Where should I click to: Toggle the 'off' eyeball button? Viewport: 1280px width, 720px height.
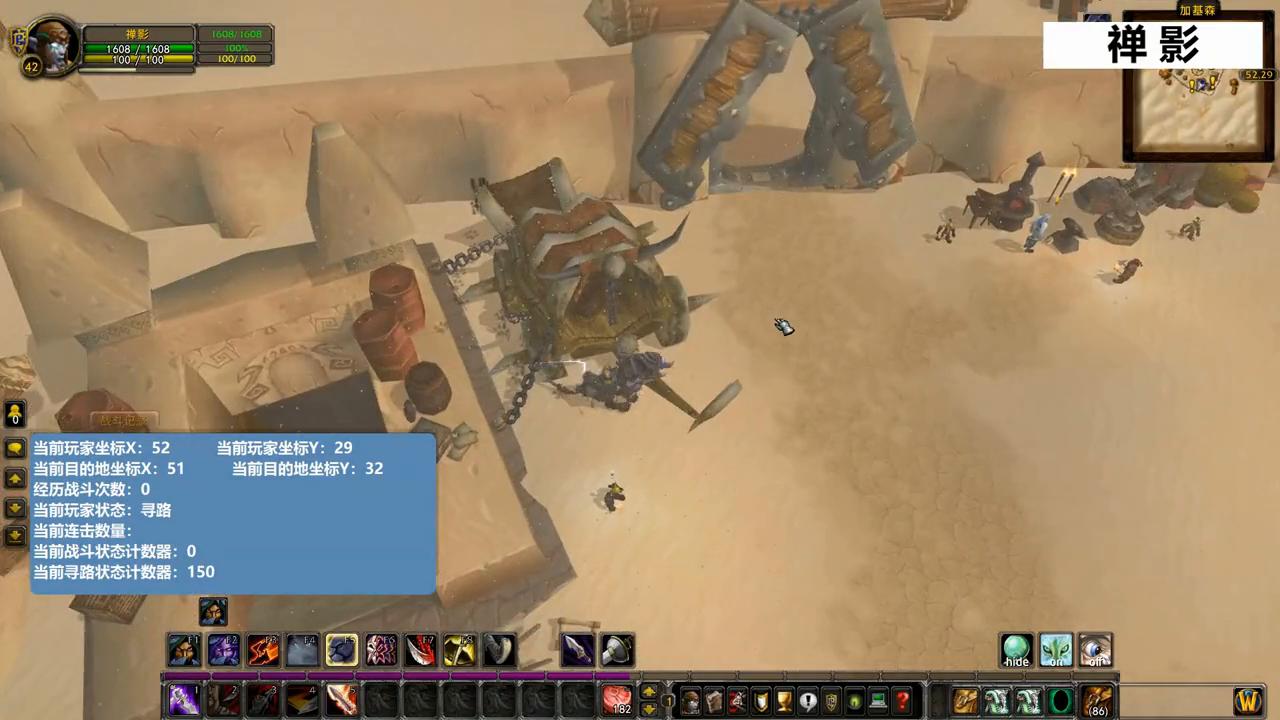(x=1096, y=650)
